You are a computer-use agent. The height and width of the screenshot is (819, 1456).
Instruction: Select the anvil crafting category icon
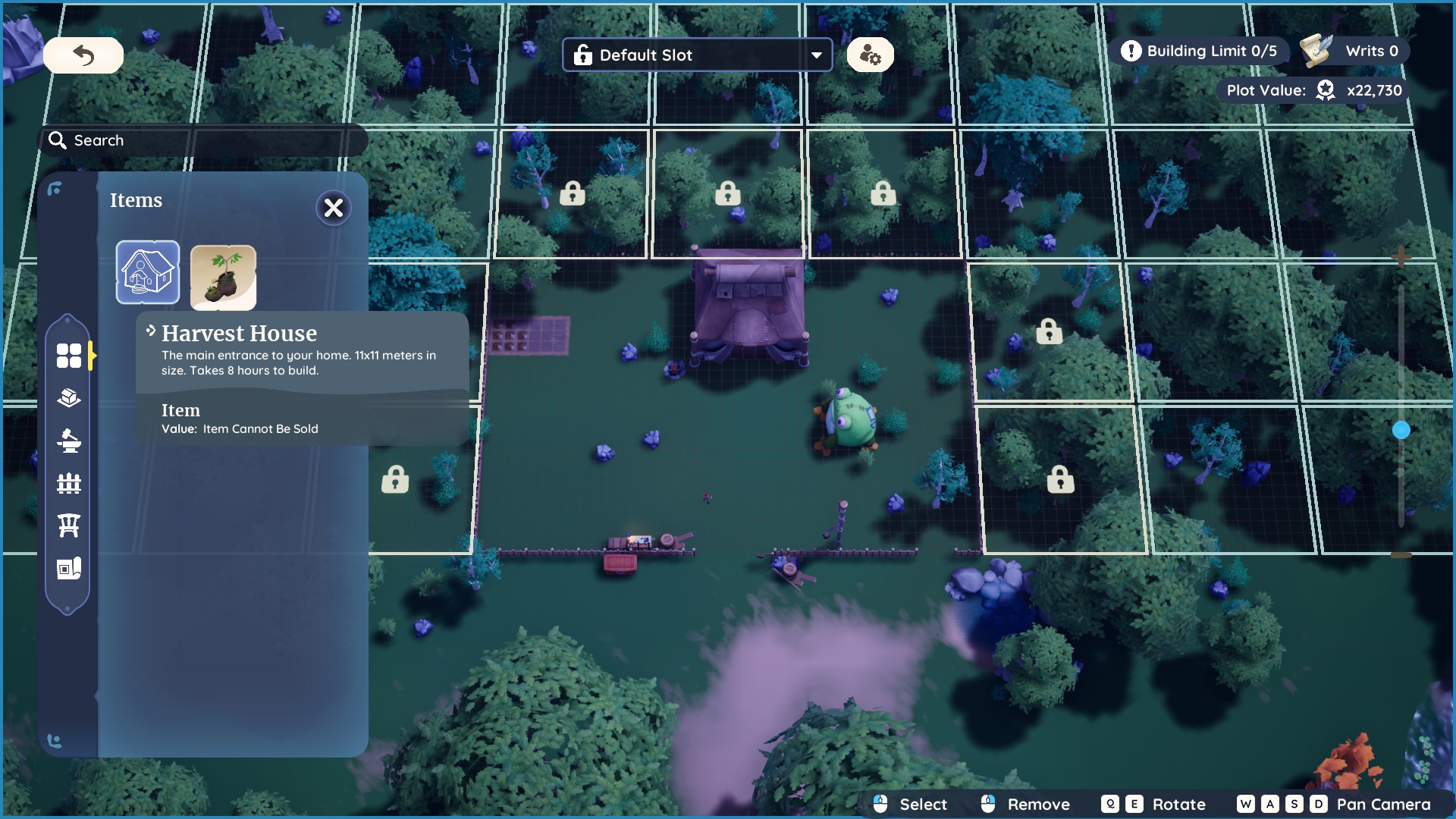click(68, 441)
